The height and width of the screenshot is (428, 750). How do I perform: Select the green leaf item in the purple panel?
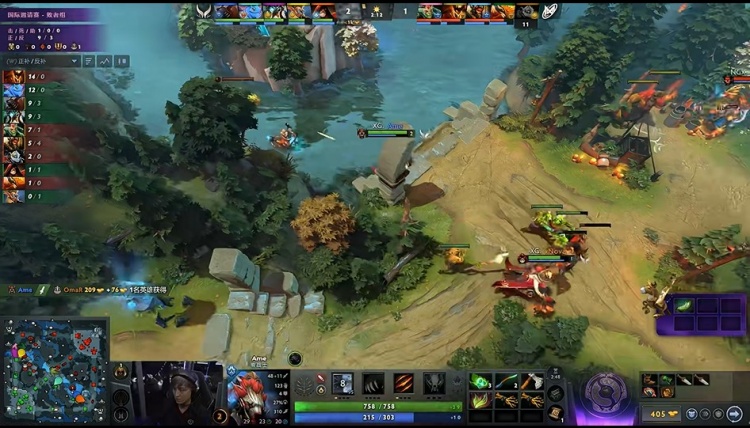click(x=684, y=306)
